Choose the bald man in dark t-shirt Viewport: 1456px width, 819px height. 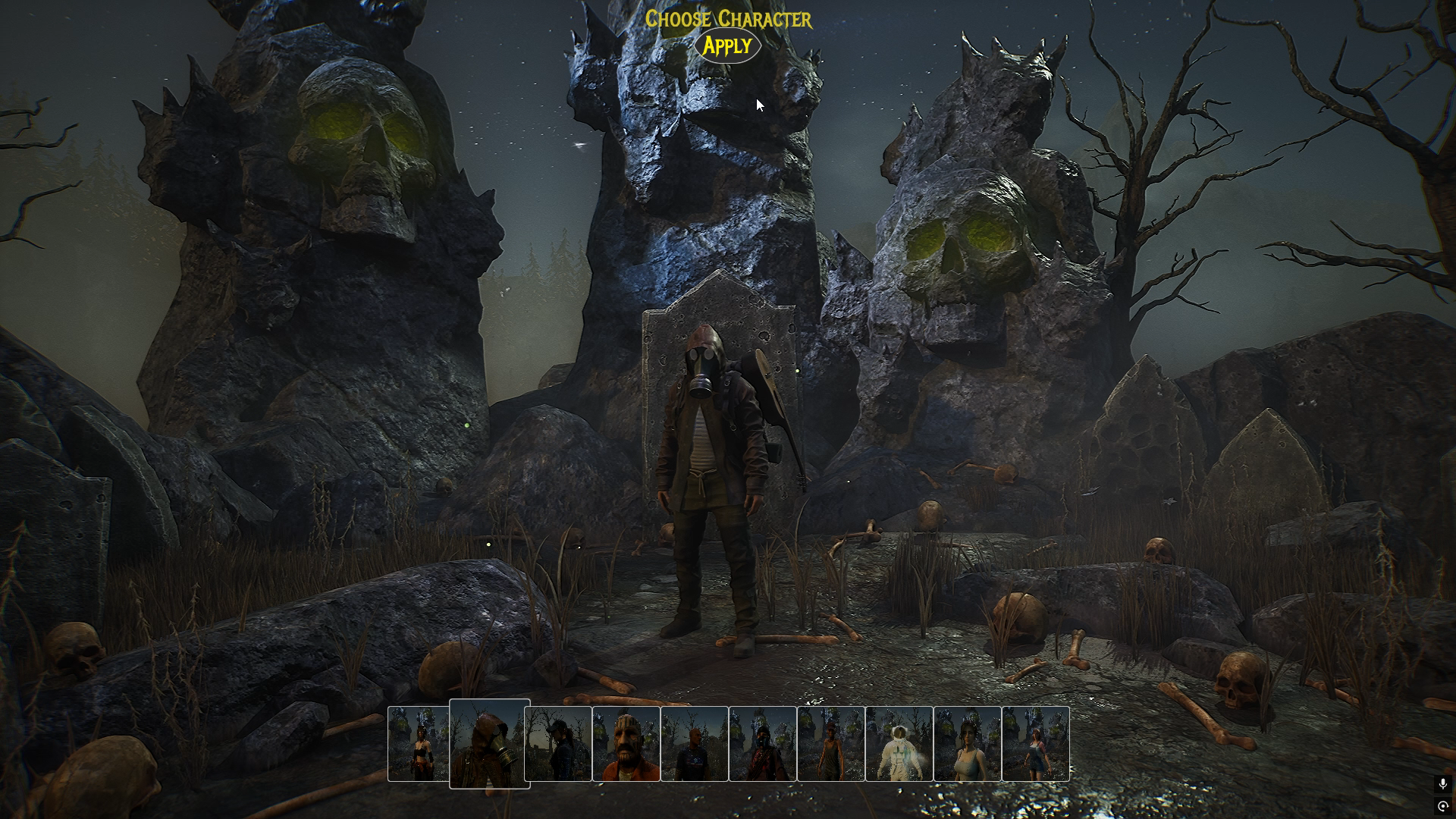pos(694,744)
